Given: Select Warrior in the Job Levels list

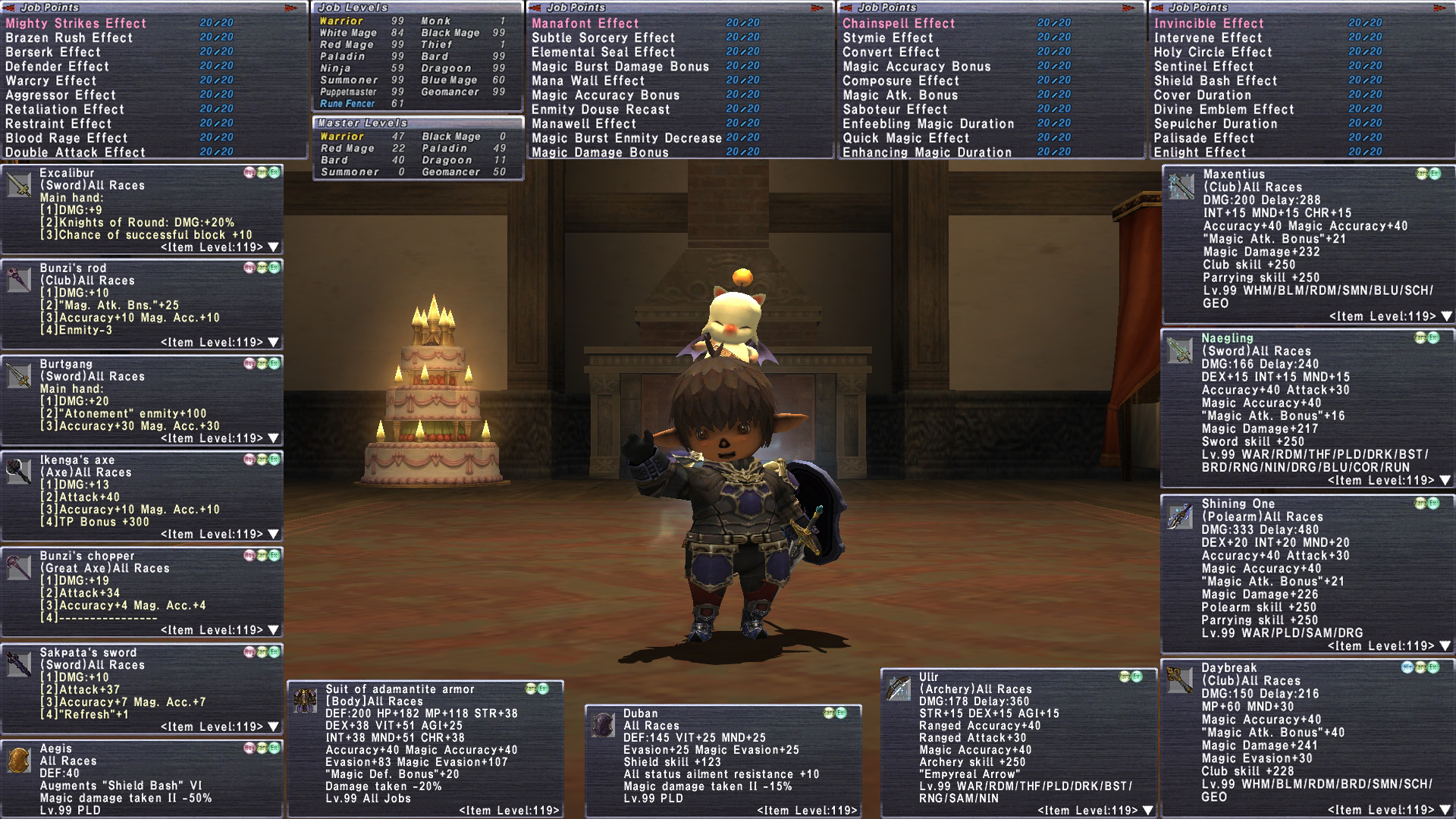Looking at the screenshot, I should [x=341, y=21].
